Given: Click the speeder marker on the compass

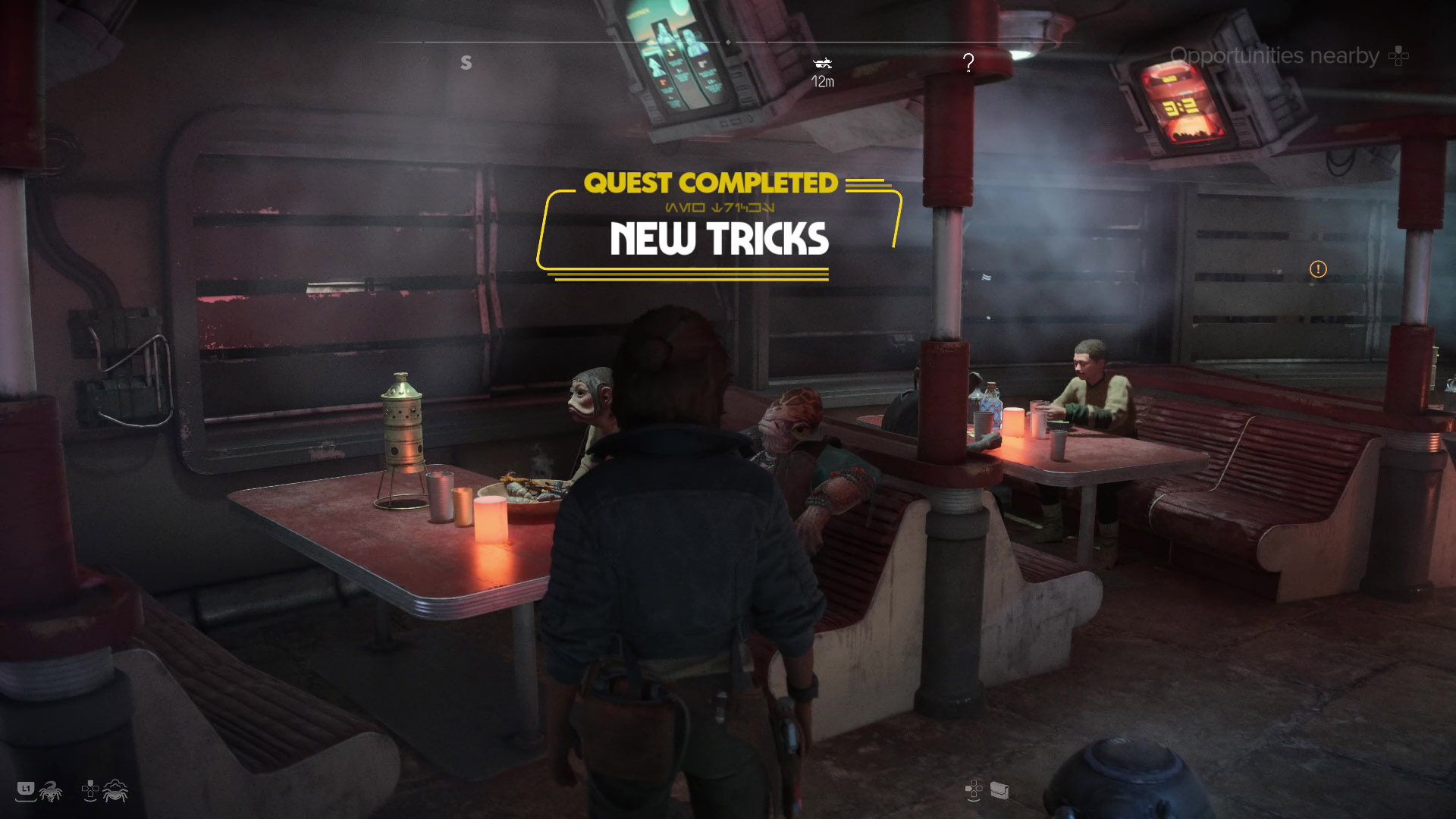Looking at the screenshot, I should click(x=824, y=64).
